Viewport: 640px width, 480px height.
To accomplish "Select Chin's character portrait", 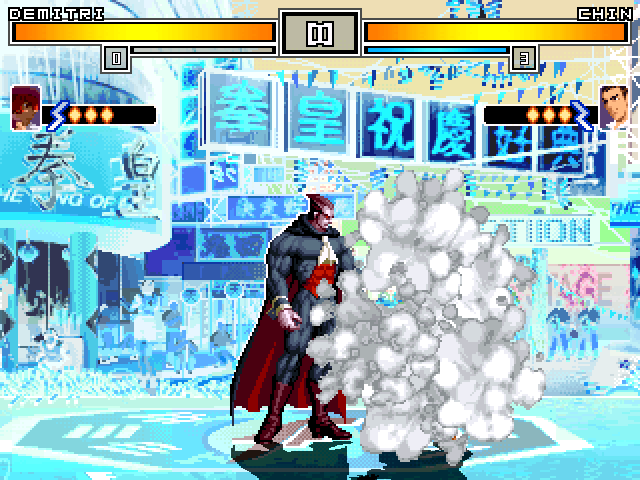I will point(613,107).
